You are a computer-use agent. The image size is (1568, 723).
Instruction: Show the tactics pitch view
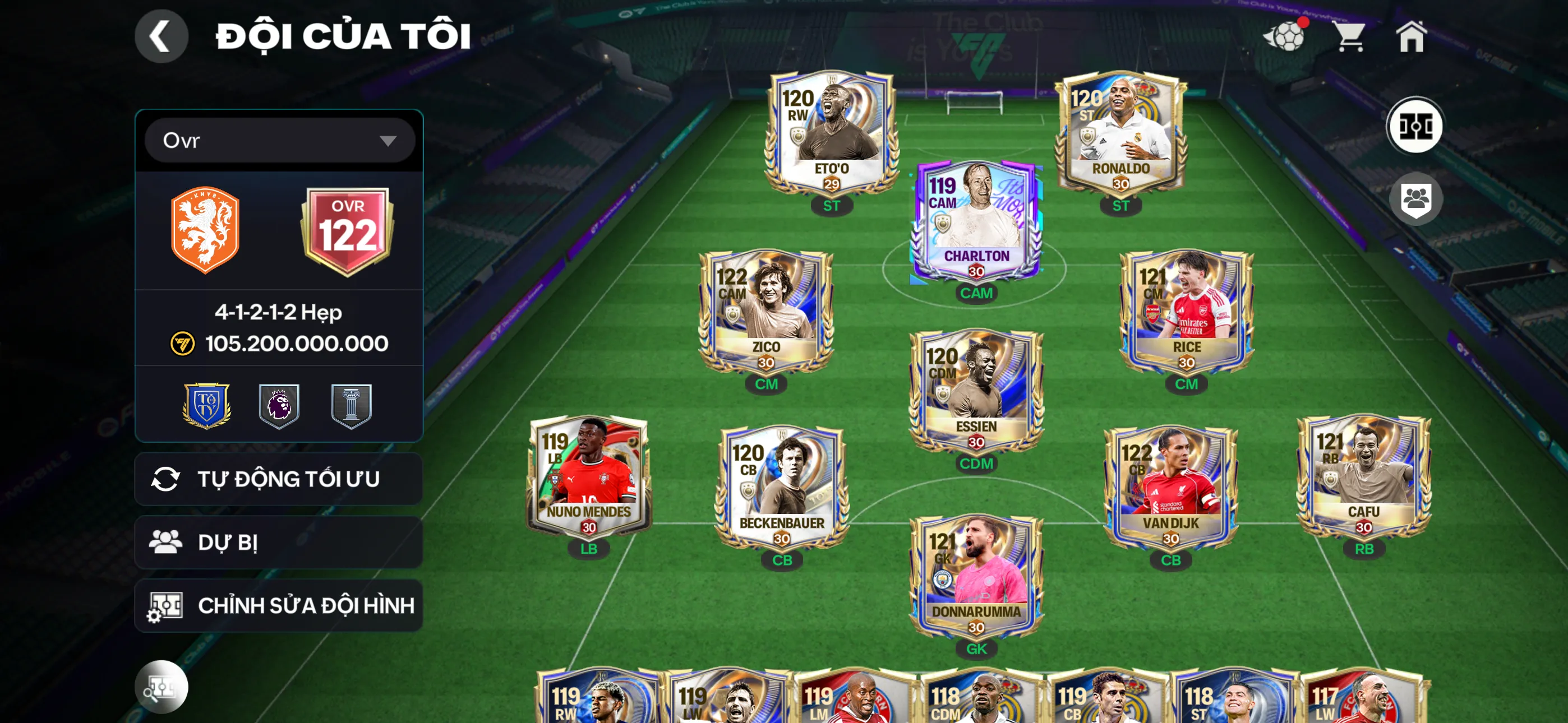1414,127
